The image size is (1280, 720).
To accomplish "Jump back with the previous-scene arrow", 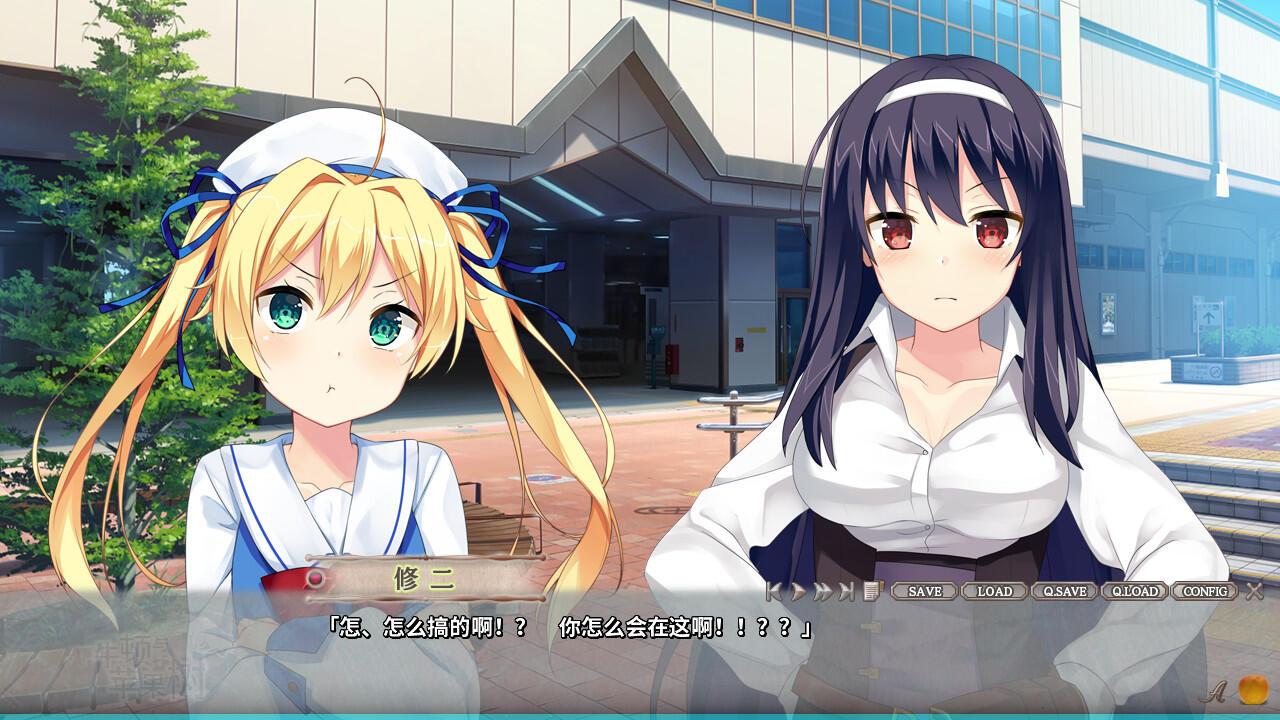I will (x=774, y=591).
